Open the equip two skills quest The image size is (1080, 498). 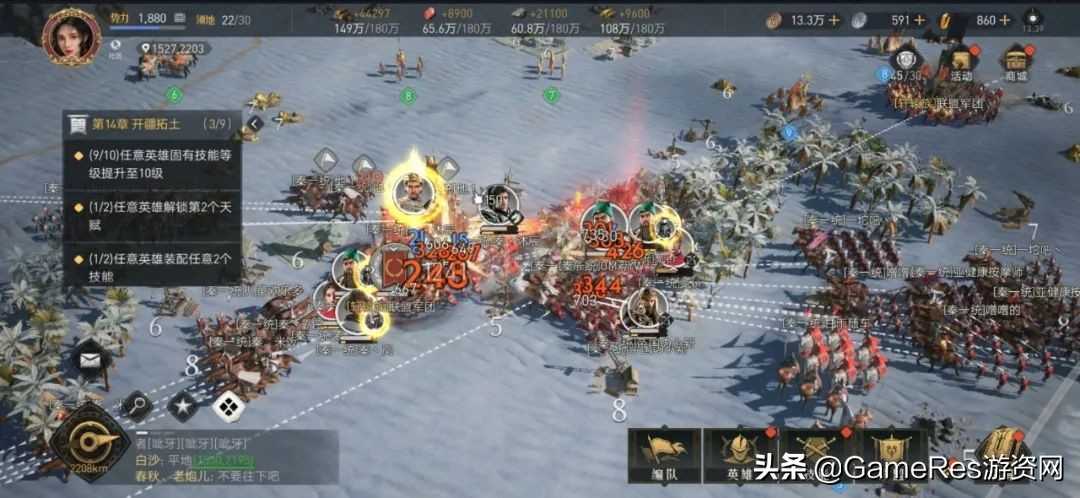tap(158, 266)
